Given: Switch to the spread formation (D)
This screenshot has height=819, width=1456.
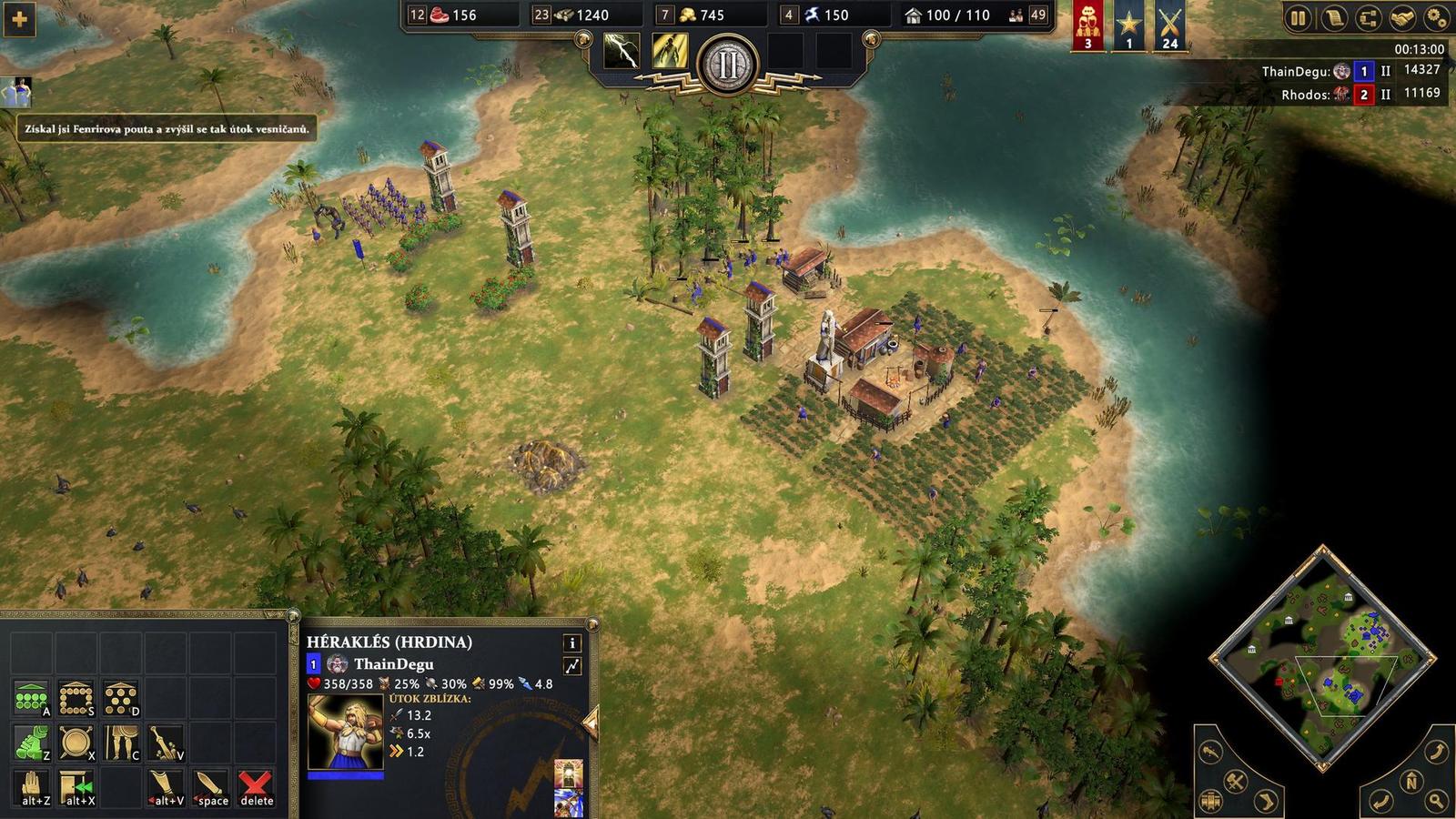Looking at the screenshot, I should [x=121, y=695].
